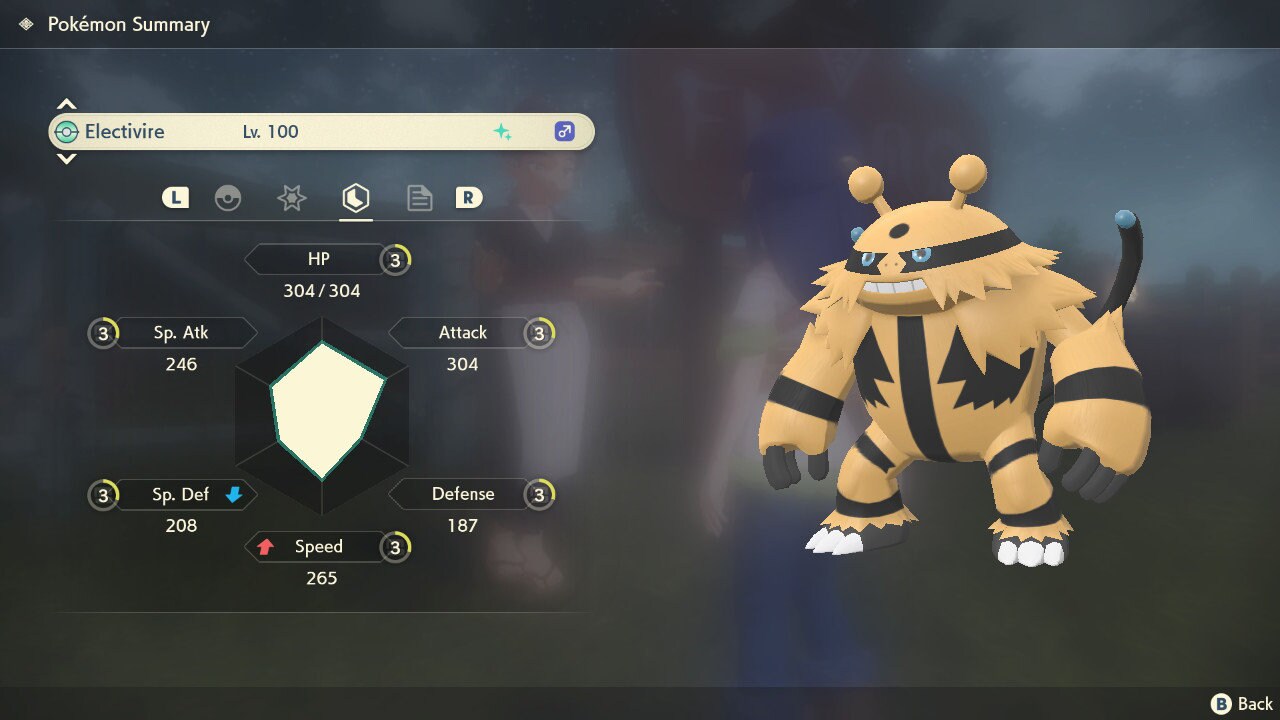Viewport: 1280px width, 720px height.
Task: Open the Poké Ball summary tab
Action: pyautogui.click(x=228, y=198)
